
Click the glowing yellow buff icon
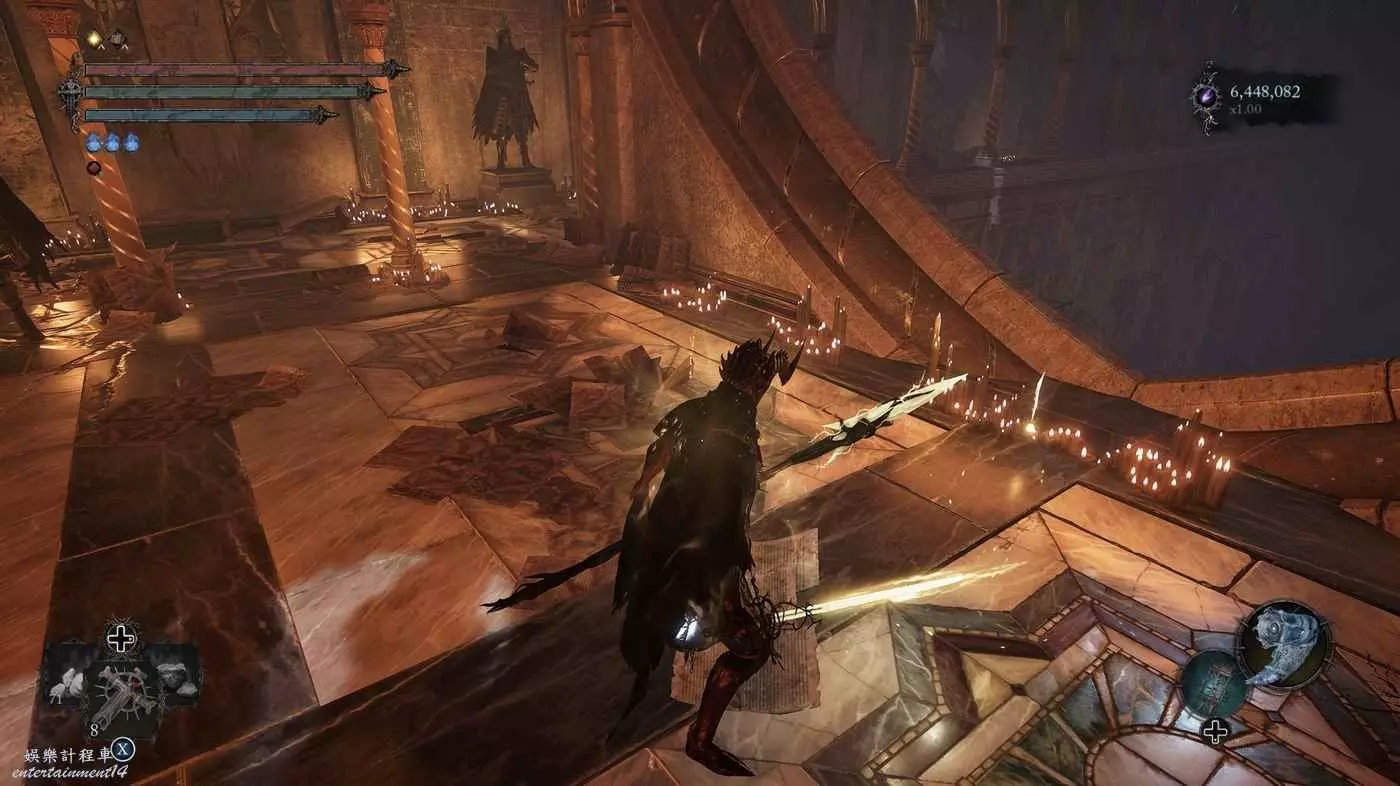point(95,39)
